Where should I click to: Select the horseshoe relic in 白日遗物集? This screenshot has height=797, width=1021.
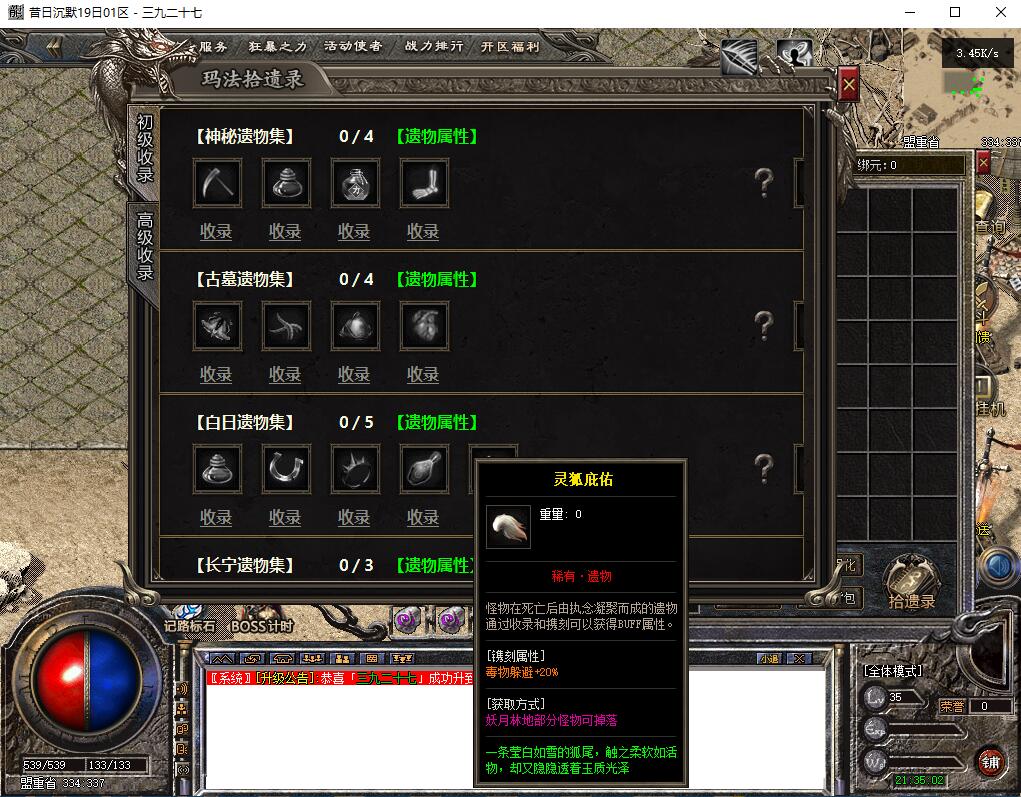point(286,469)
